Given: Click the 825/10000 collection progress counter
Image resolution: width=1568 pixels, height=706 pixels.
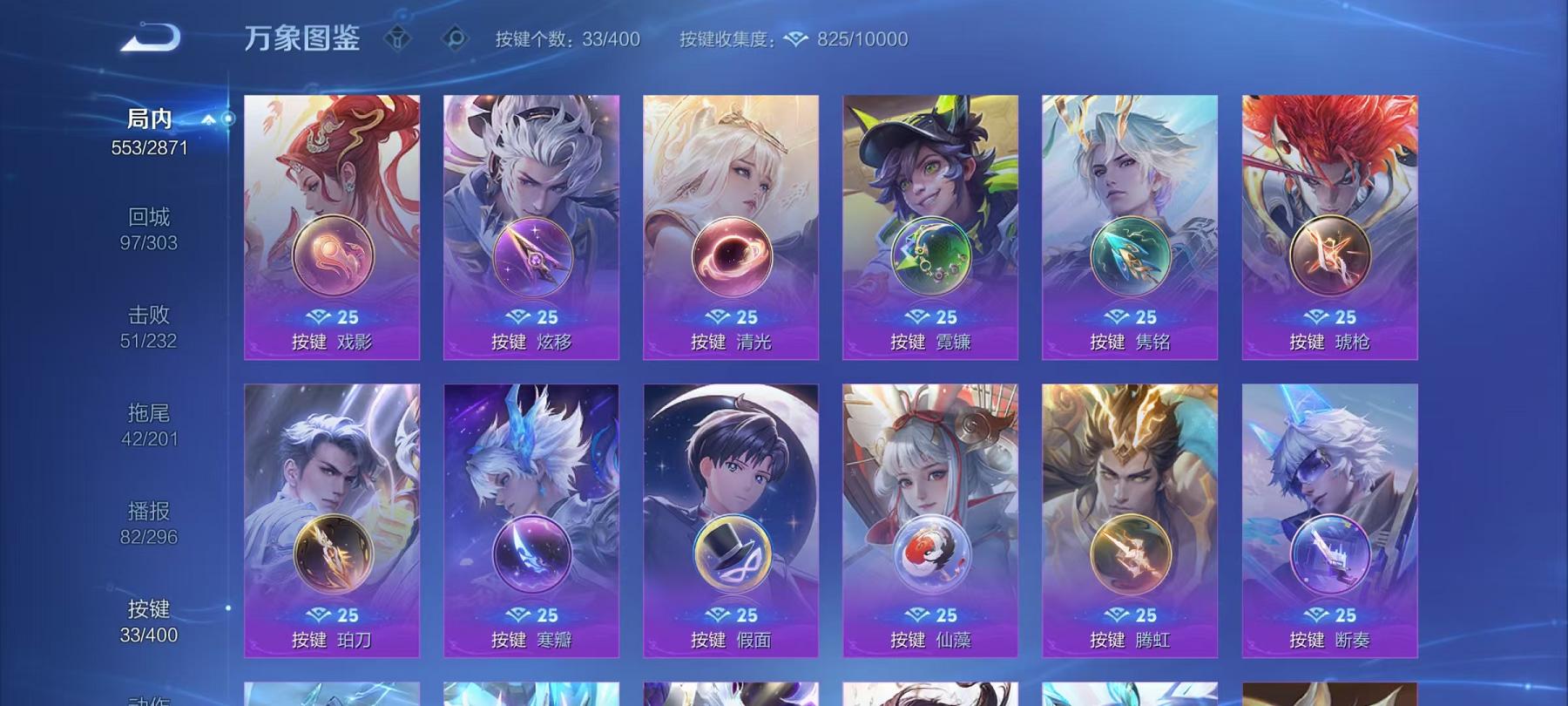Looking at the screenshot, I should 861,38.
